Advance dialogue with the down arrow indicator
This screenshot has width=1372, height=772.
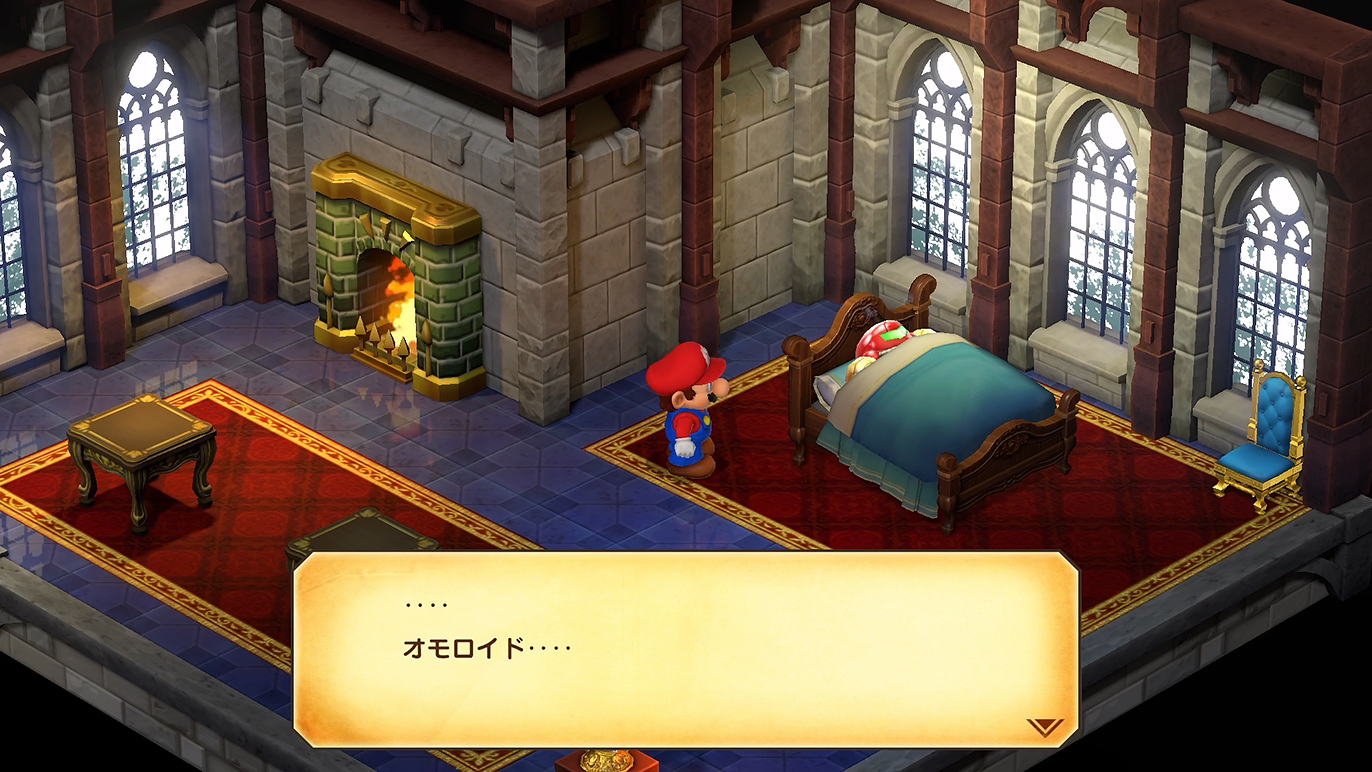click(1044, 727)
